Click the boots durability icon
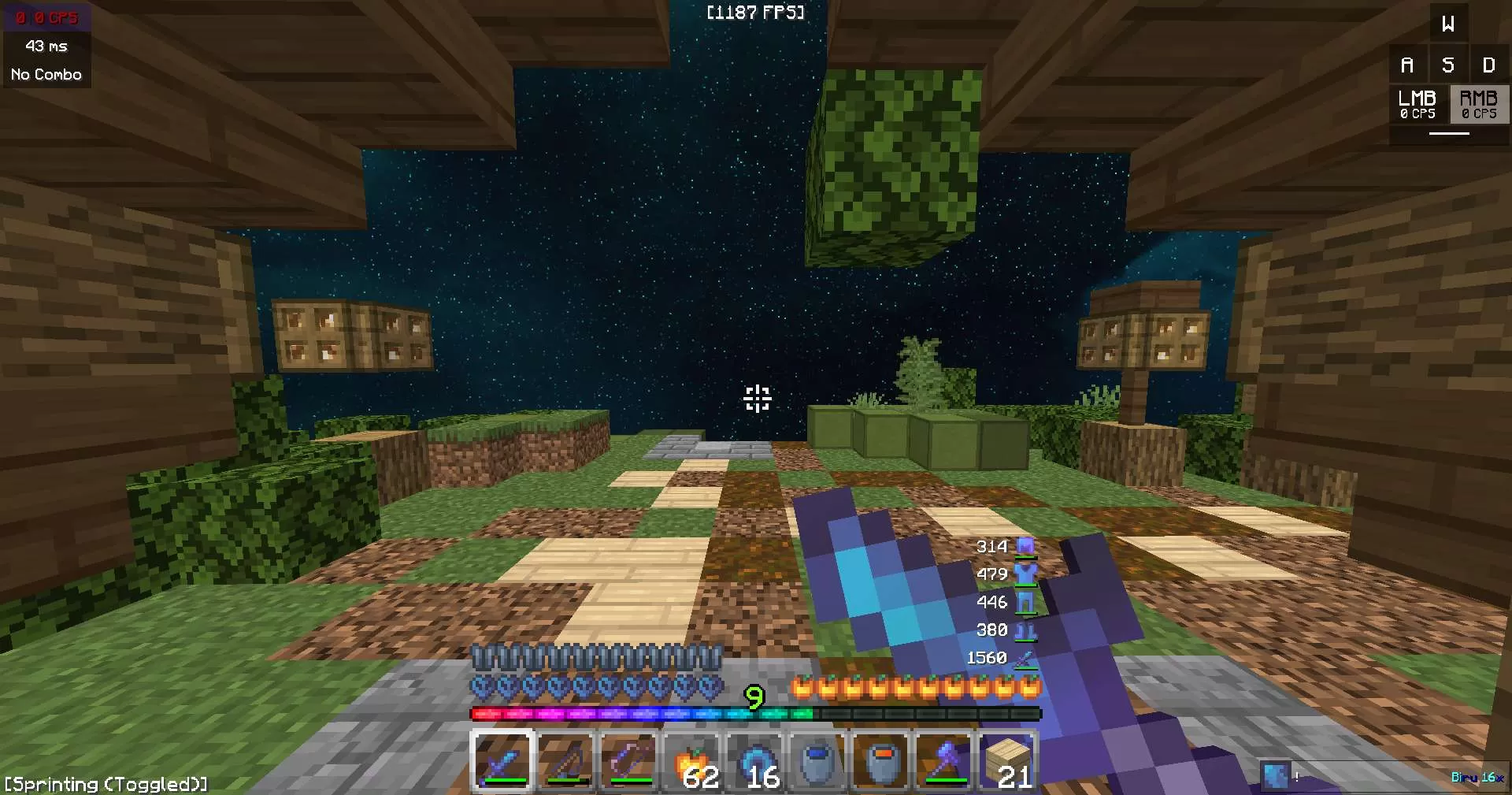Image resolution: width=1512 pixels, height=795 pixels. tap(1025, 630)
